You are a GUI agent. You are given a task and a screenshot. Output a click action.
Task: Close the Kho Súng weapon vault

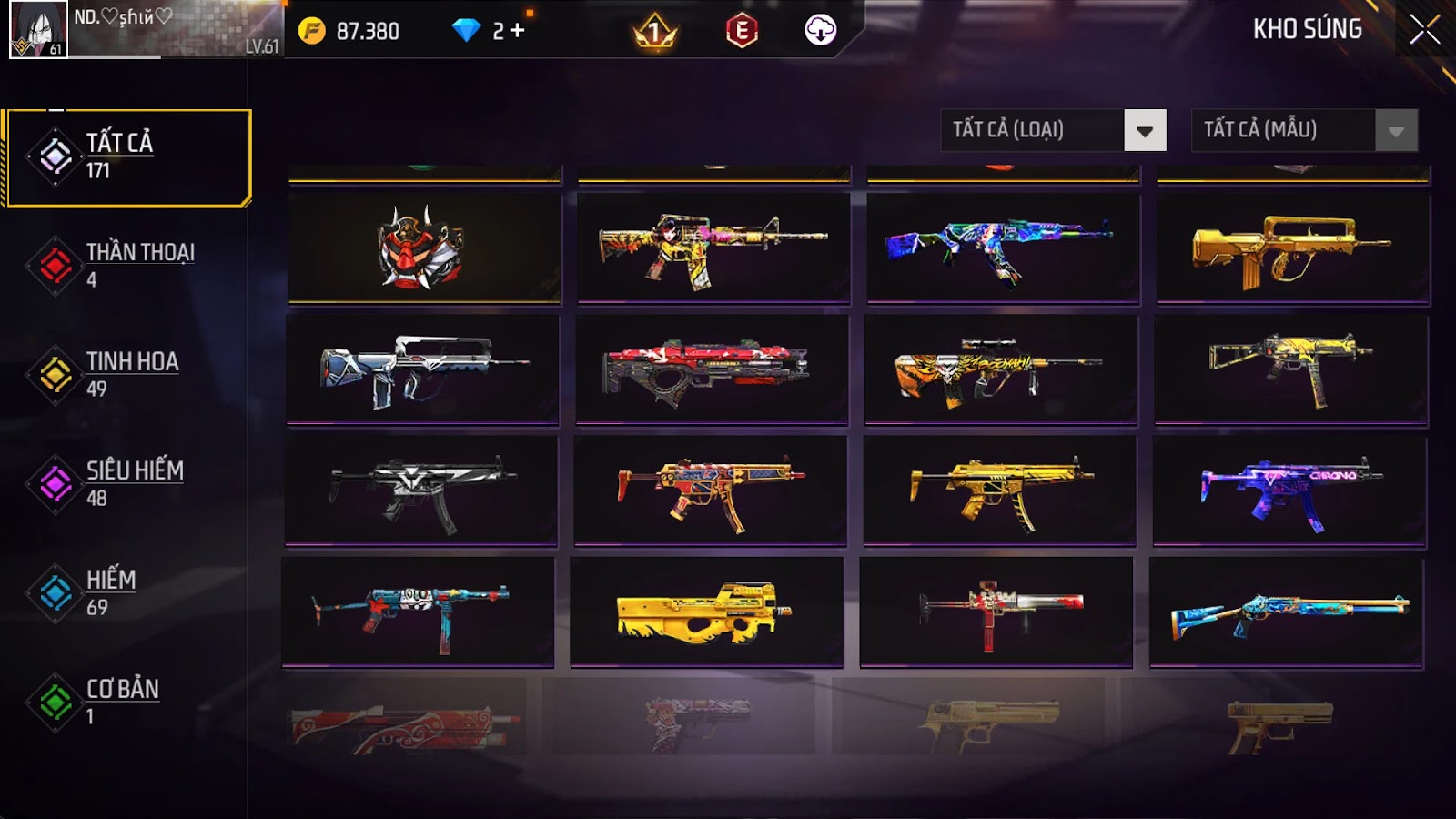click(x=1424, y=30)
